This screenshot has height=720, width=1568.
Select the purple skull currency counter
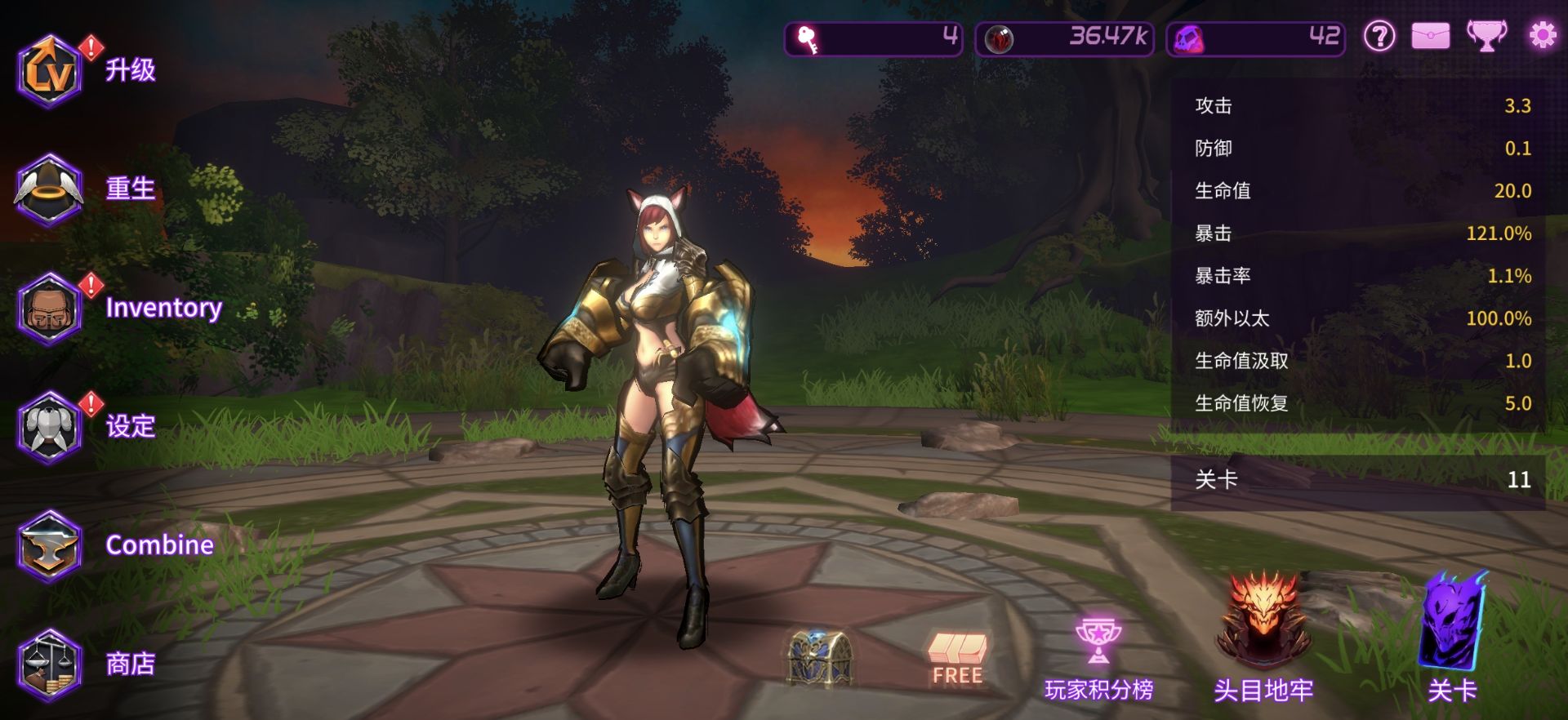click(1255, 38)
